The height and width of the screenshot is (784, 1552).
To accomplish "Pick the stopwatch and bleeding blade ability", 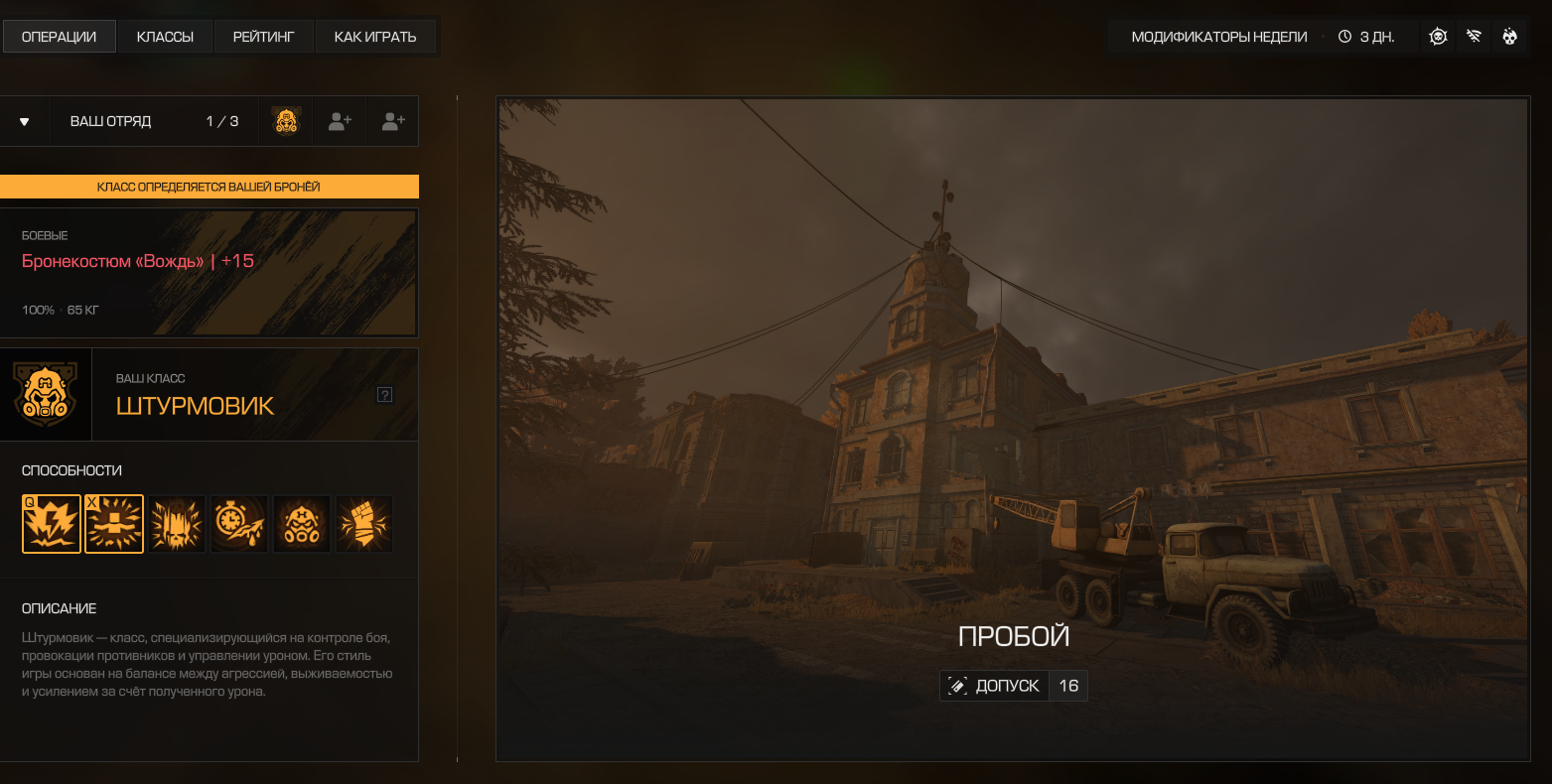I will pyautogui.click(x=239, y=524).
